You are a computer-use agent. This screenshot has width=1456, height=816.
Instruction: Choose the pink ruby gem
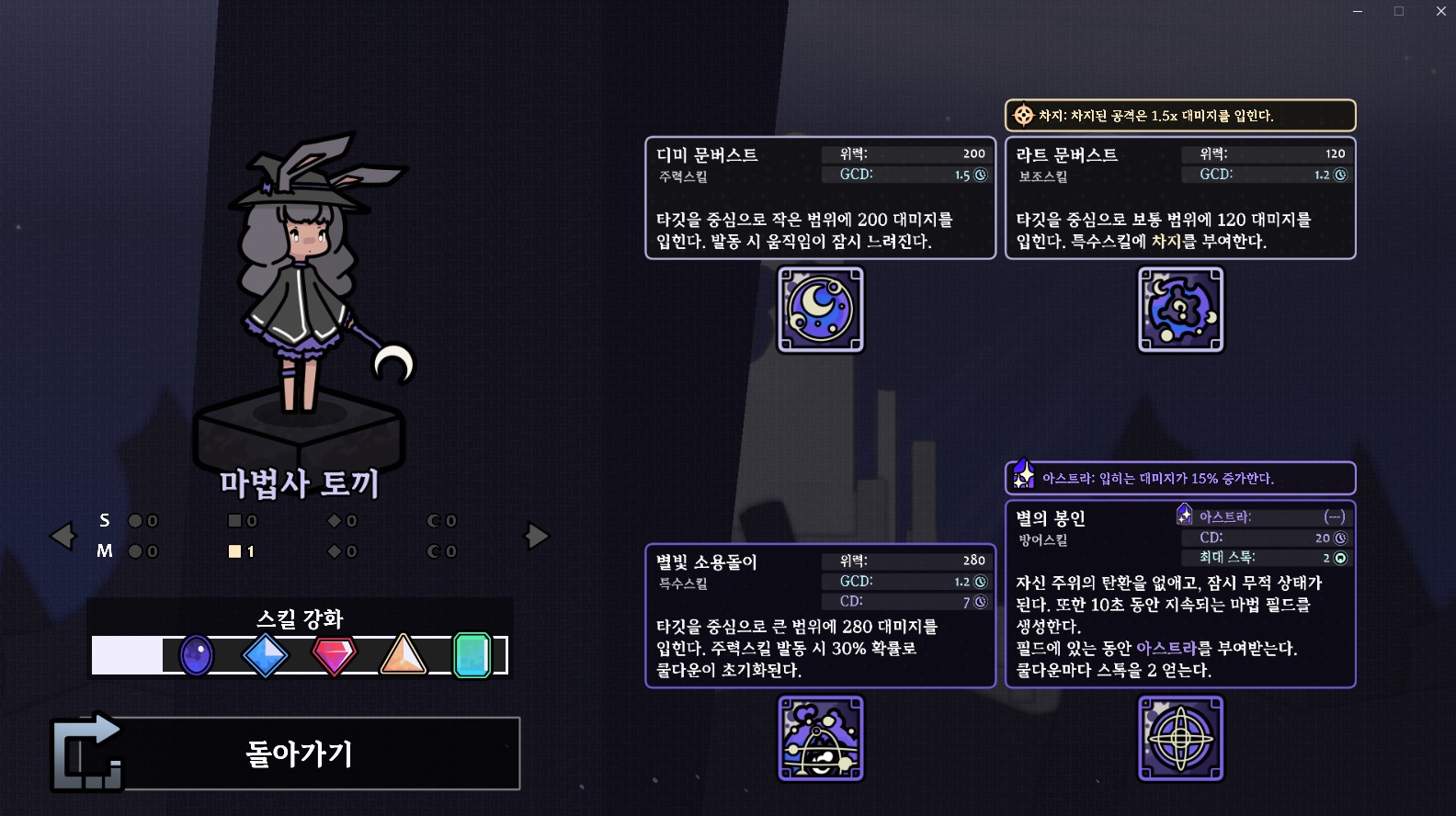334,656
